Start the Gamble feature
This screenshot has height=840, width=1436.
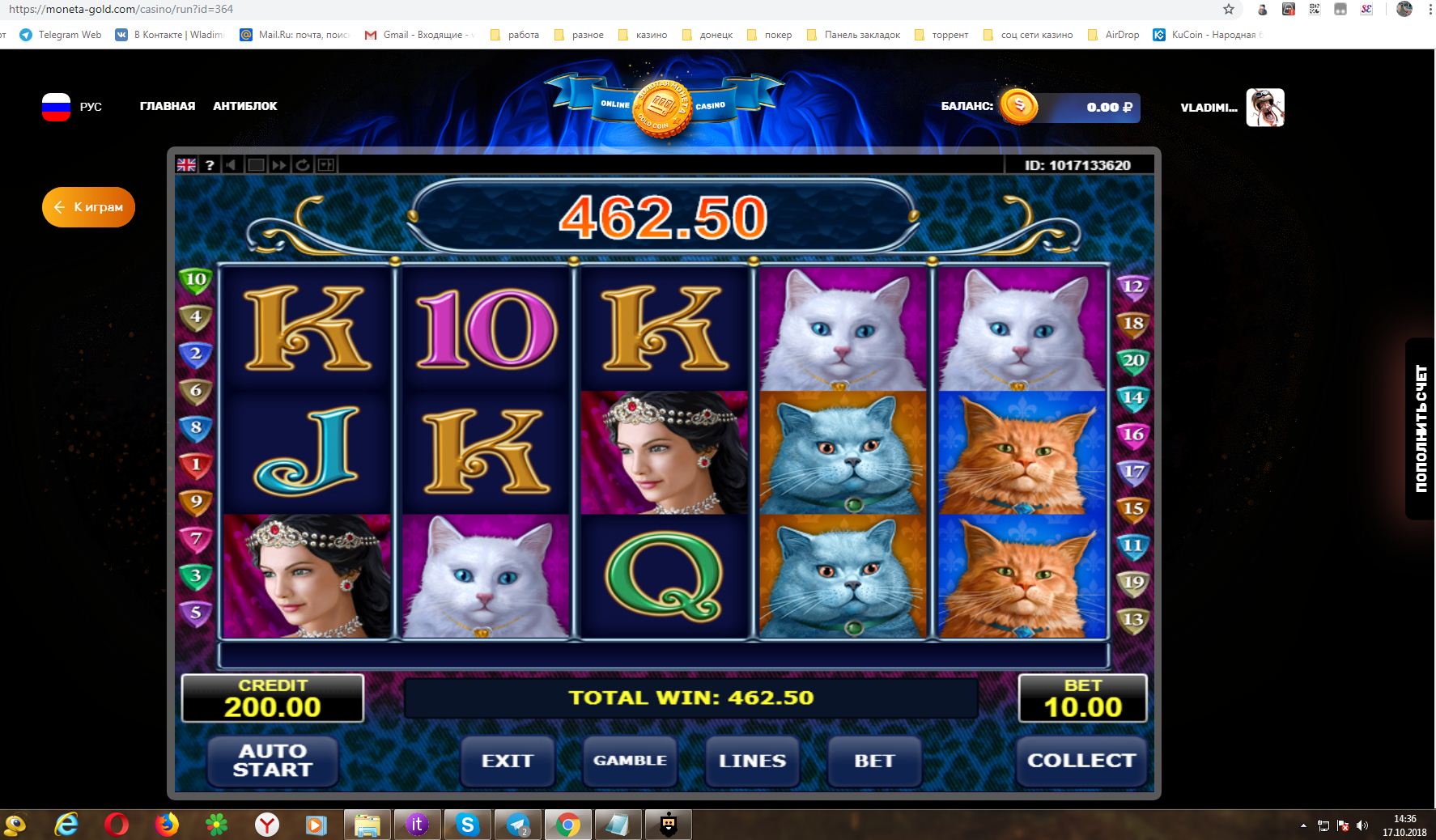click(x=630, y=761)
